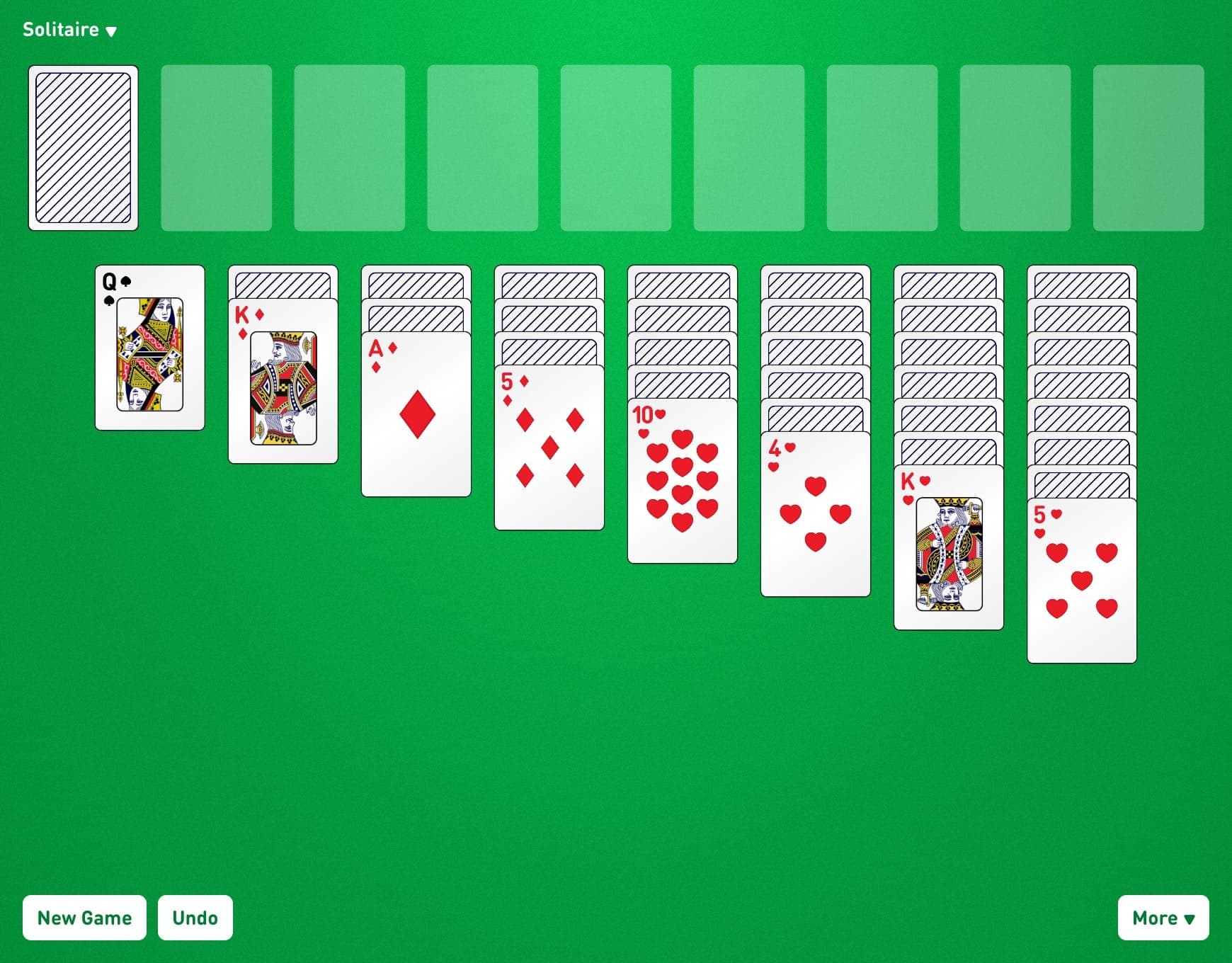Image resolution: width=1232 pixels, height=963 pixels.
Task: Click the New Game button
Action: (84, 918)
